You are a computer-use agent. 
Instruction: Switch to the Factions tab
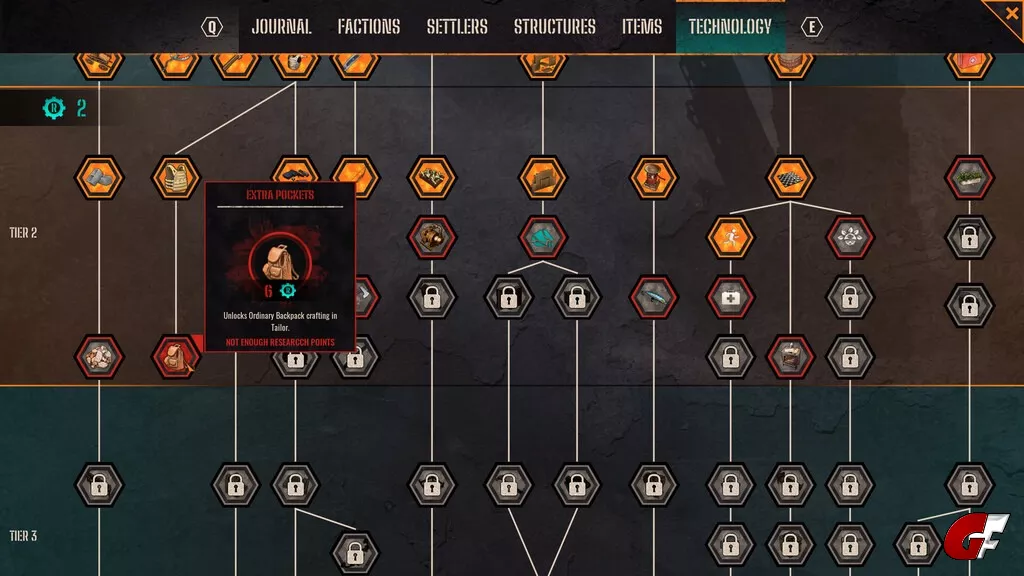368,27
